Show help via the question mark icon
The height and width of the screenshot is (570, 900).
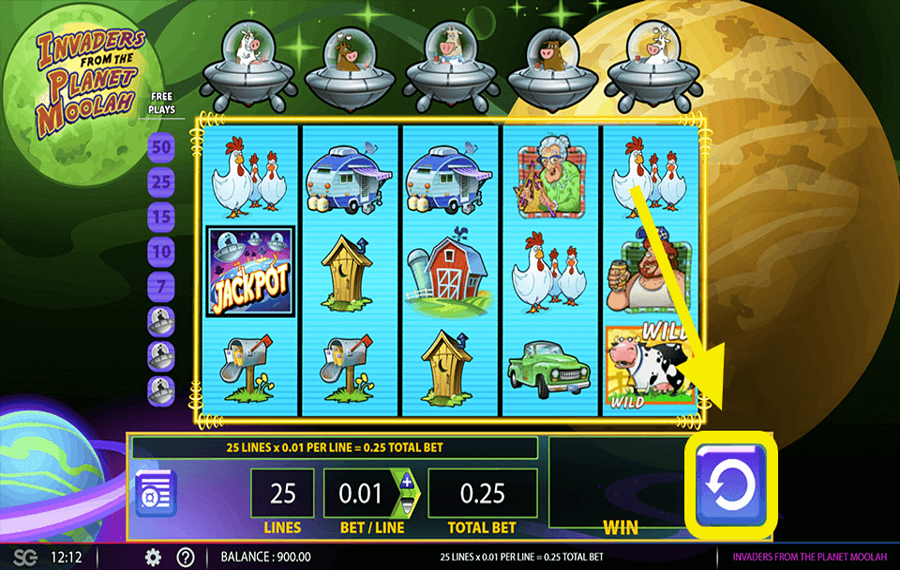[185, 557]
